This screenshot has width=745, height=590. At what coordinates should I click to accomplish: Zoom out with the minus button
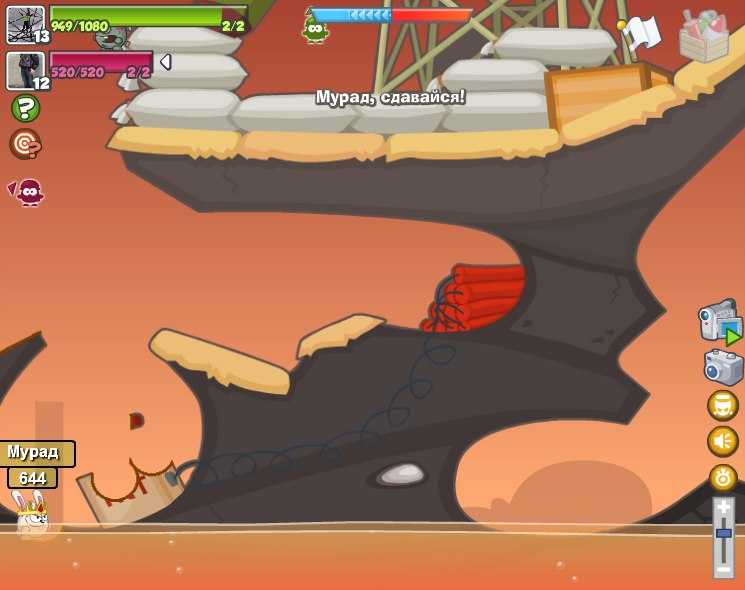[x=724, y=569]
